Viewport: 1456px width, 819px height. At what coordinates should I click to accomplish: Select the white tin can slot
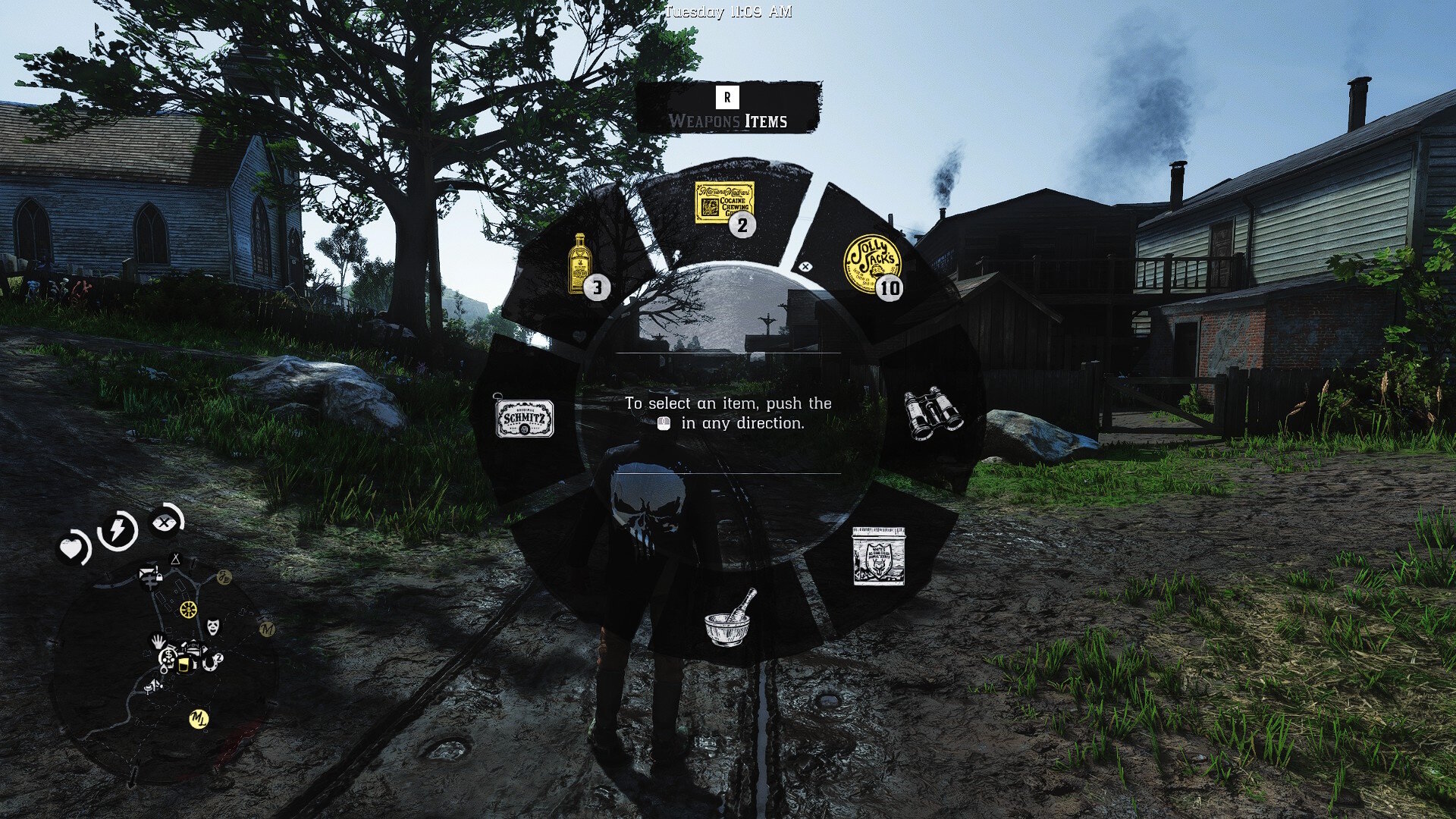tap(878, 556)
